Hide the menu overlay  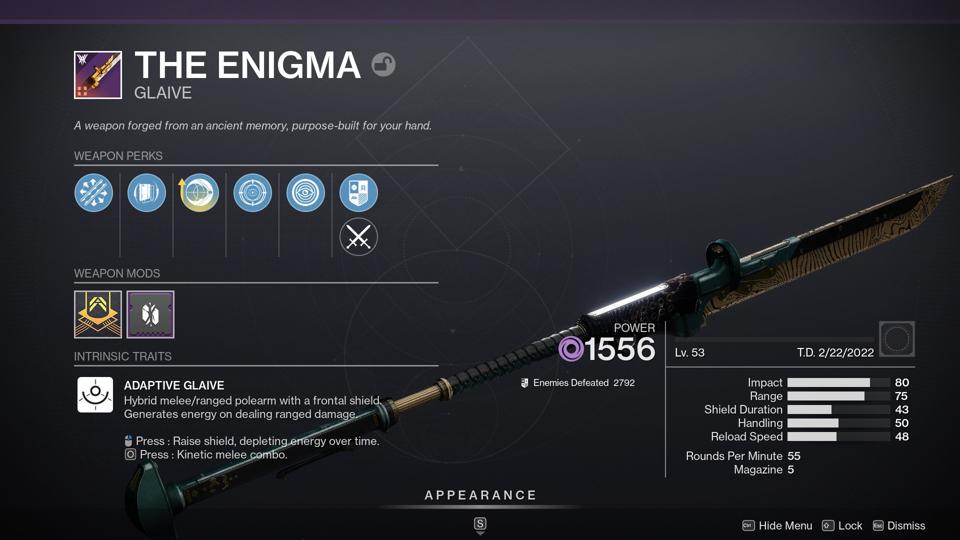777,526
